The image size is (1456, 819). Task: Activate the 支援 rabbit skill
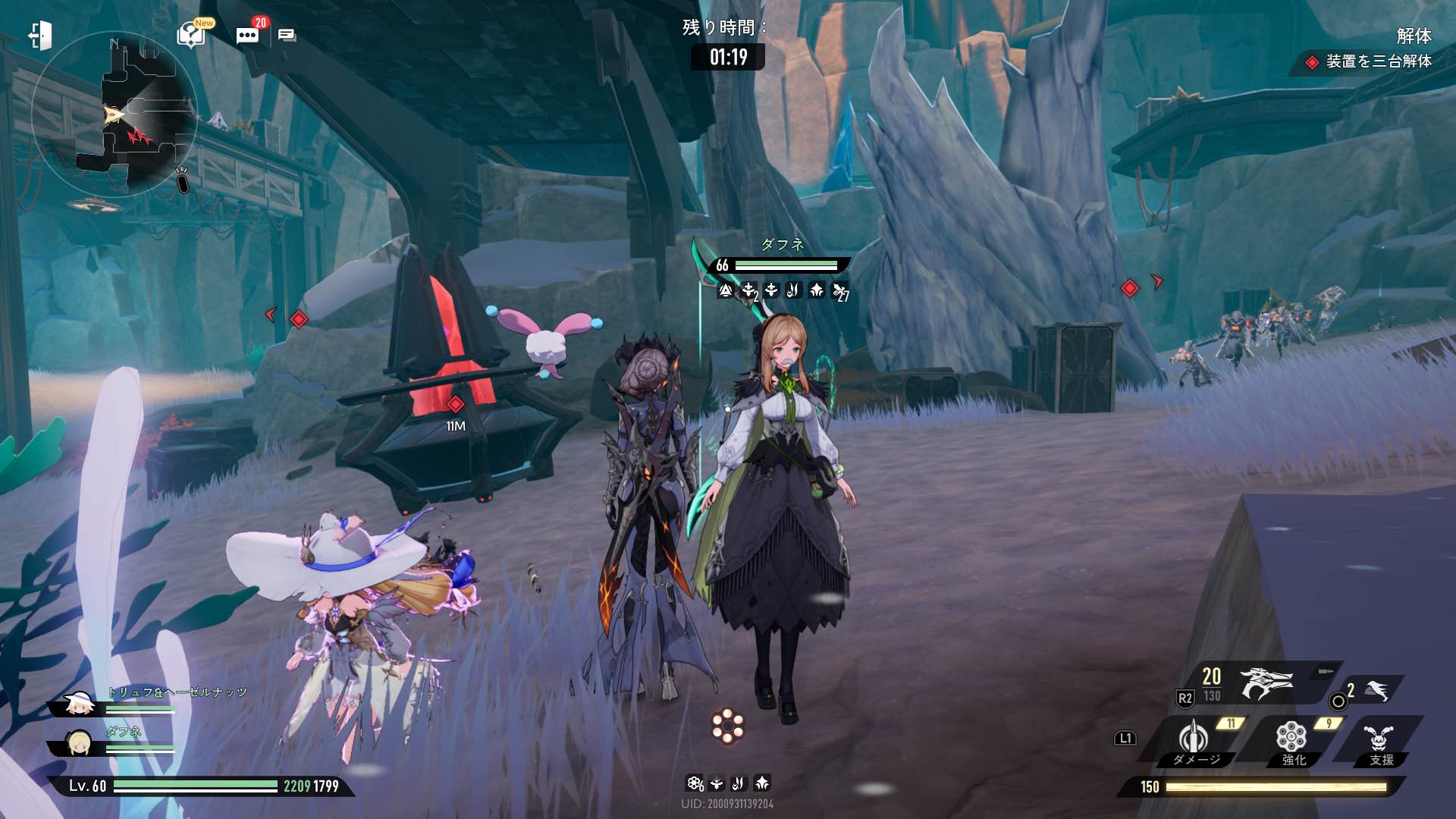(1379, 739)
